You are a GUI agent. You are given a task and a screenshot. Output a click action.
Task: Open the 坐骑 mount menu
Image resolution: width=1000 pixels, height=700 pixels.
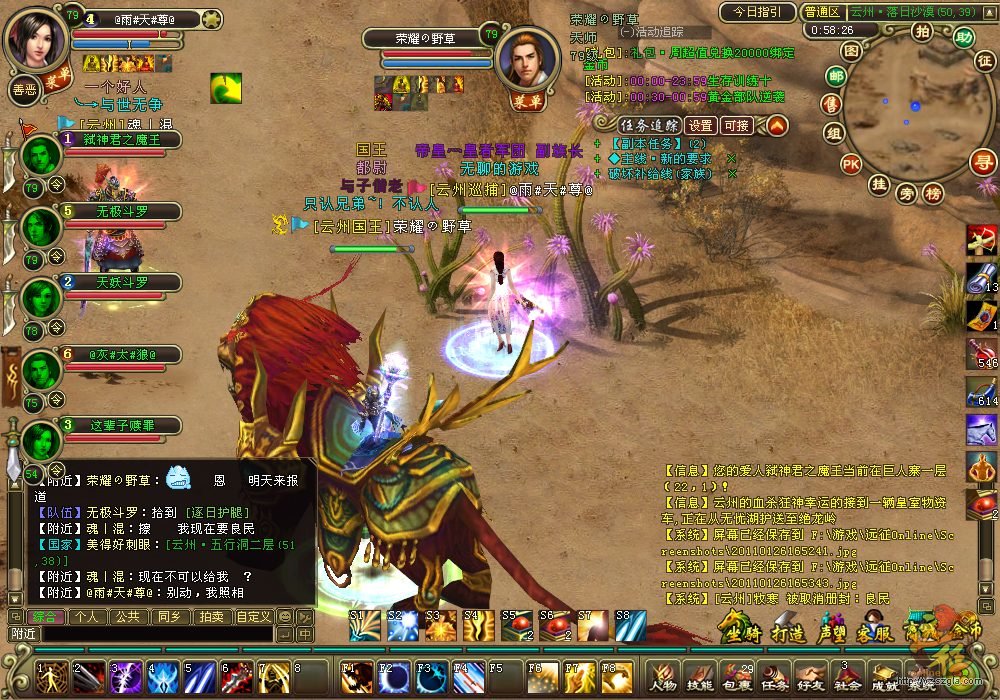740,630
